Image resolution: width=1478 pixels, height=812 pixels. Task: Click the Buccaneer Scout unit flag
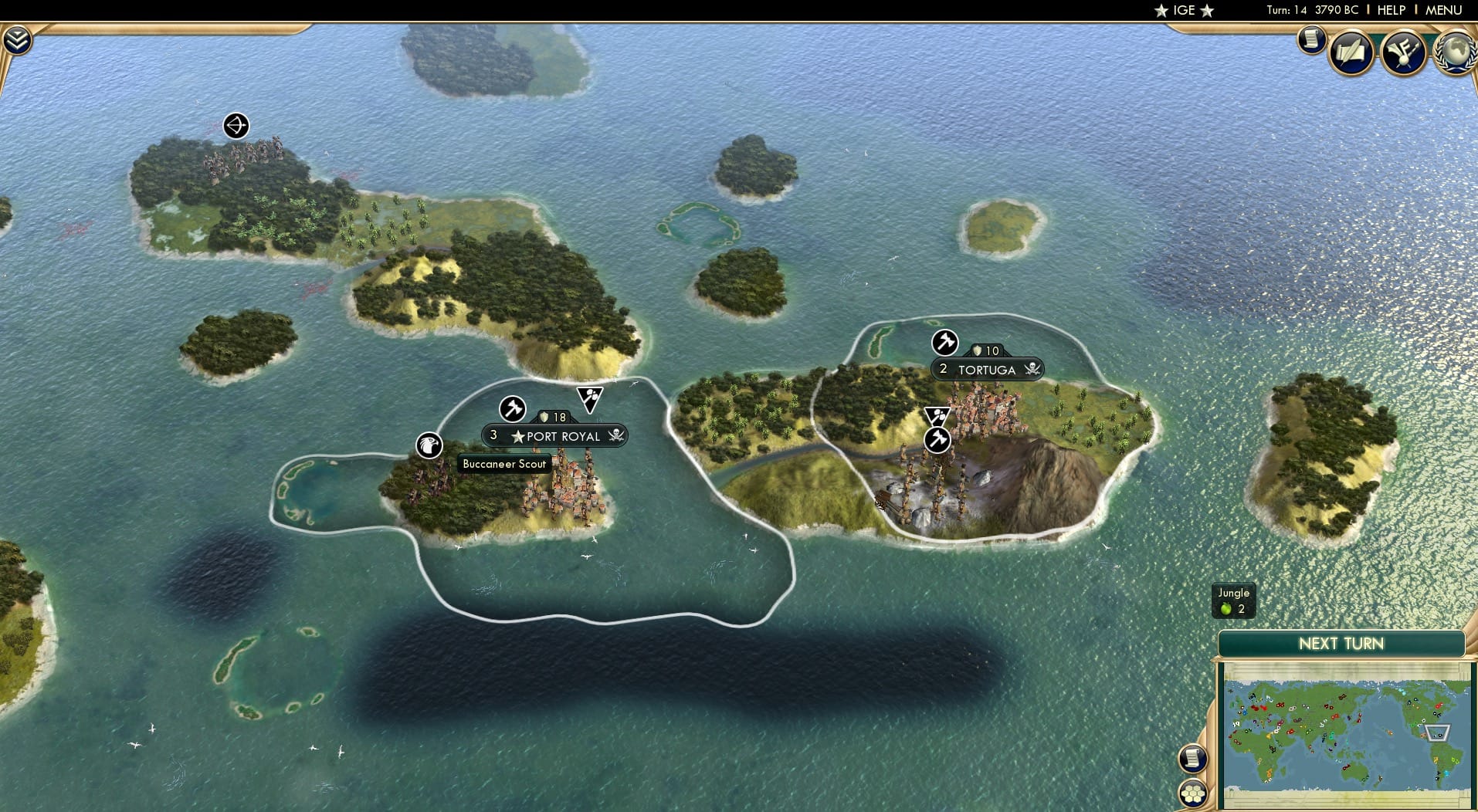click(428, 445)
